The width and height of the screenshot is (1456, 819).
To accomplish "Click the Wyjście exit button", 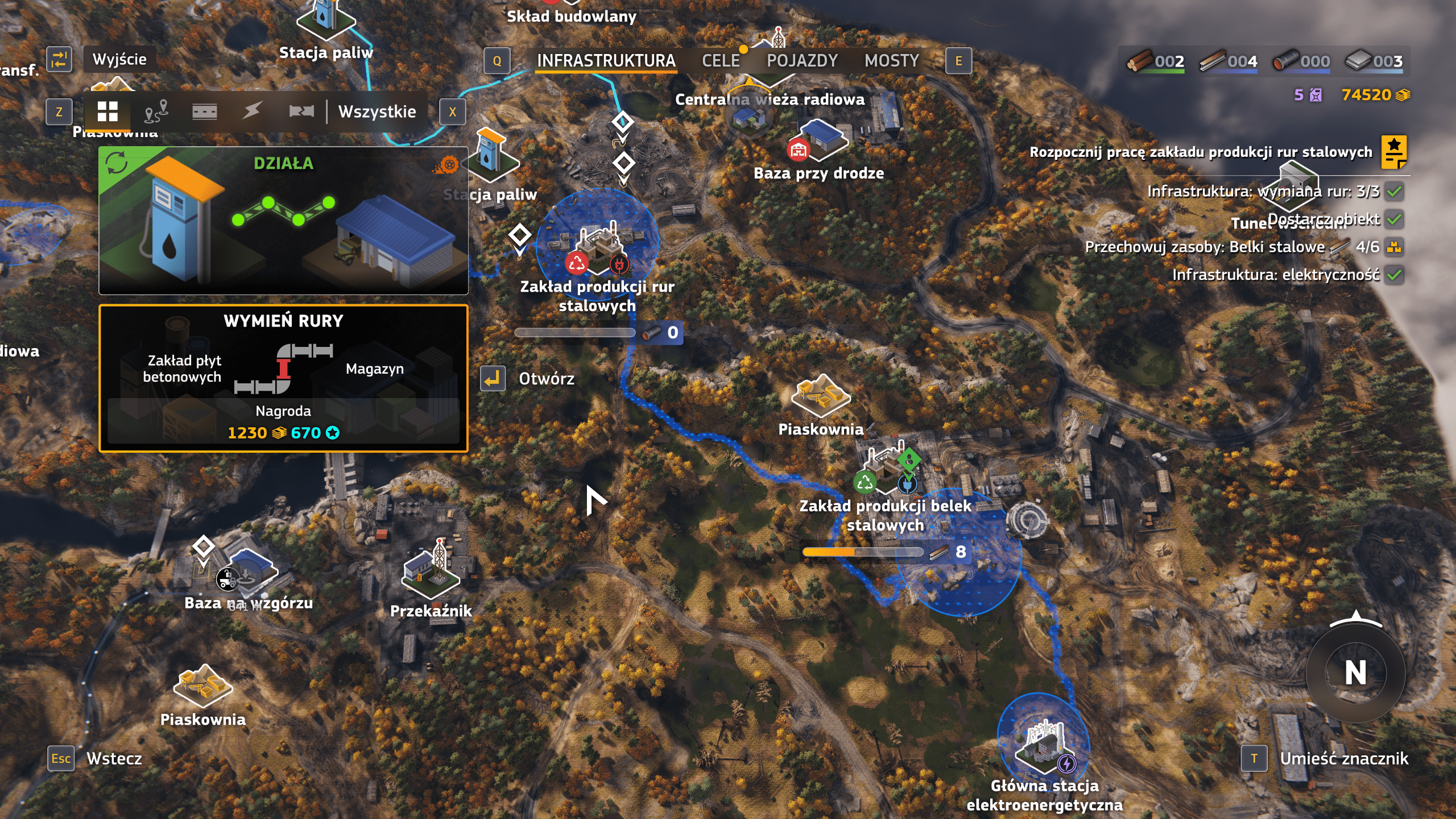I will click(119, 59).
